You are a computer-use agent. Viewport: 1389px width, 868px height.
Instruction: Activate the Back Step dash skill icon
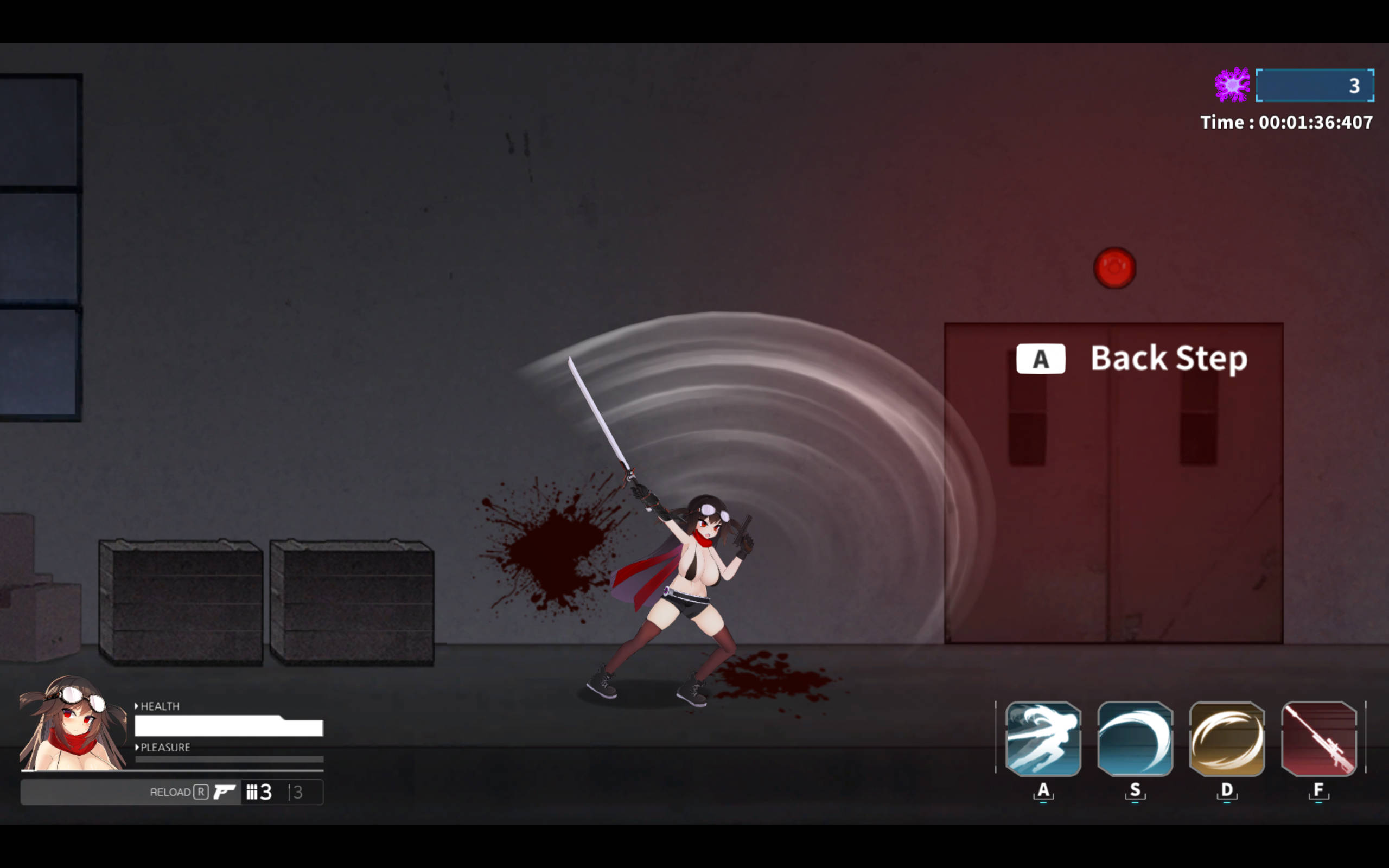tap(1043, 738)
